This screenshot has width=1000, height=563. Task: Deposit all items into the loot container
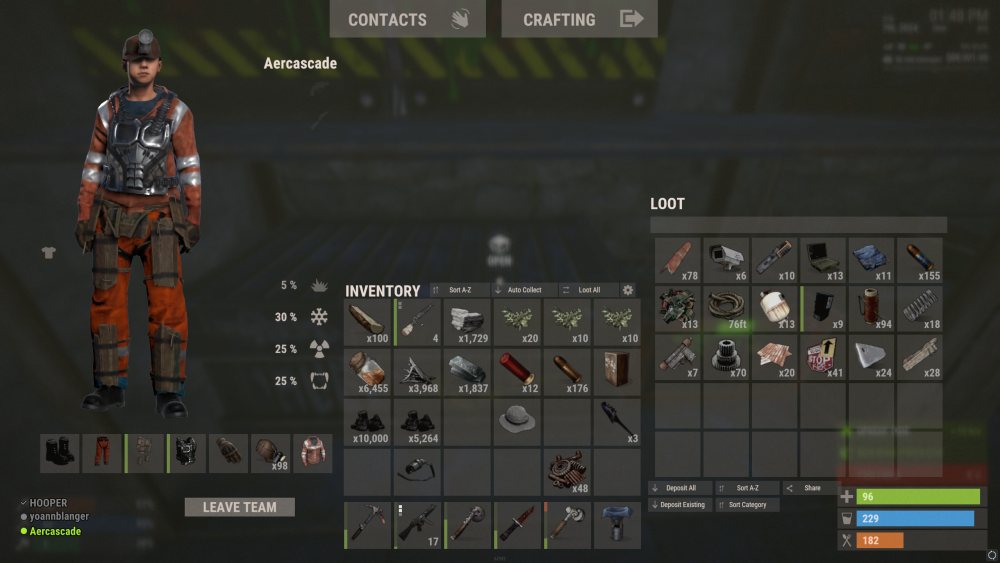[x=679, y=488]
